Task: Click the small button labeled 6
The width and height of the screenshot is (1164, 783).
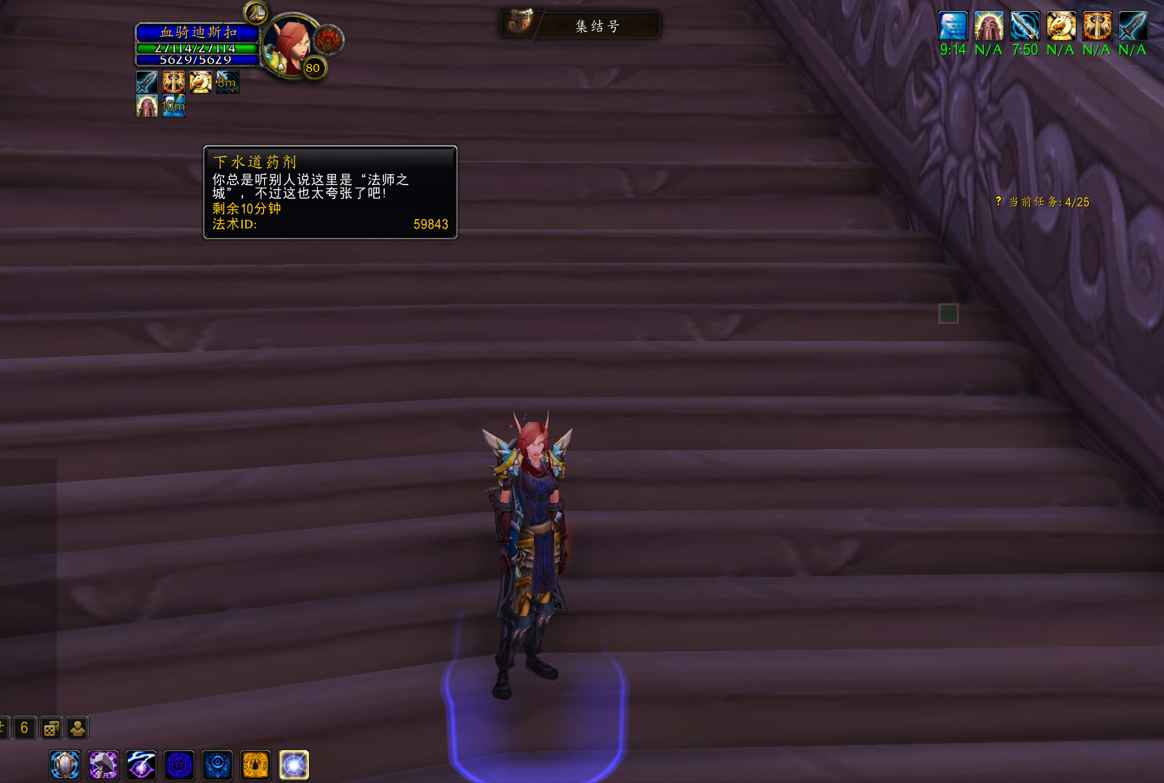Action: [25, 728]
